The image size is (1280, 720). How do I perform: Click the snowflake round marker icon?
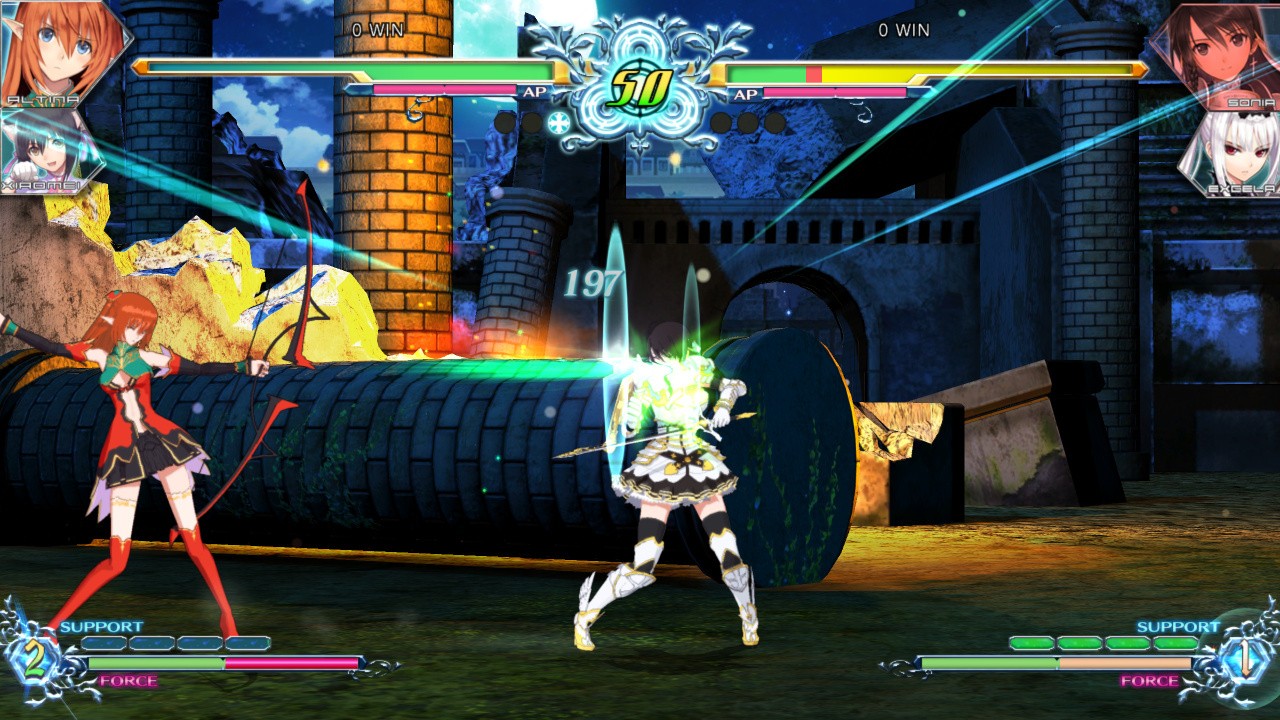[559, 123]
